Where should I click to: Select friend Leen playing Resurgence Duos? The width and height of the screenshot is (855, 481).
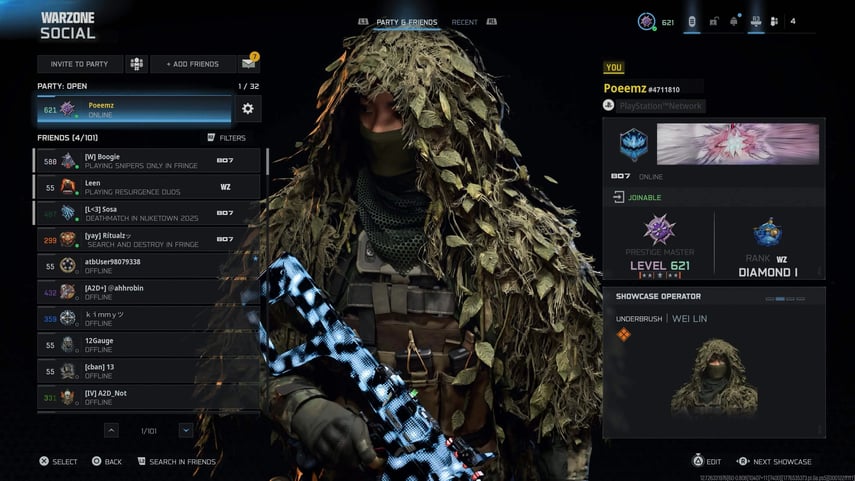[x=147, y=186]
